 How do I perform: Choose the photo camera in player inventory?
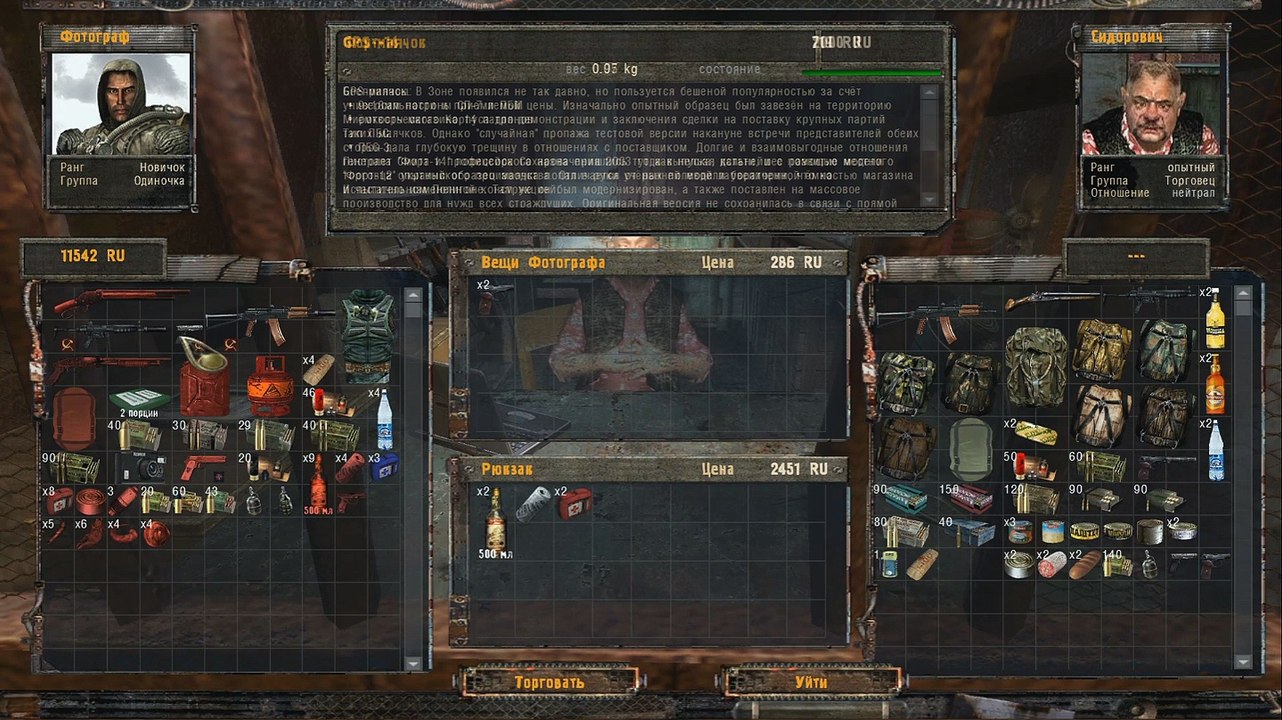140,467
